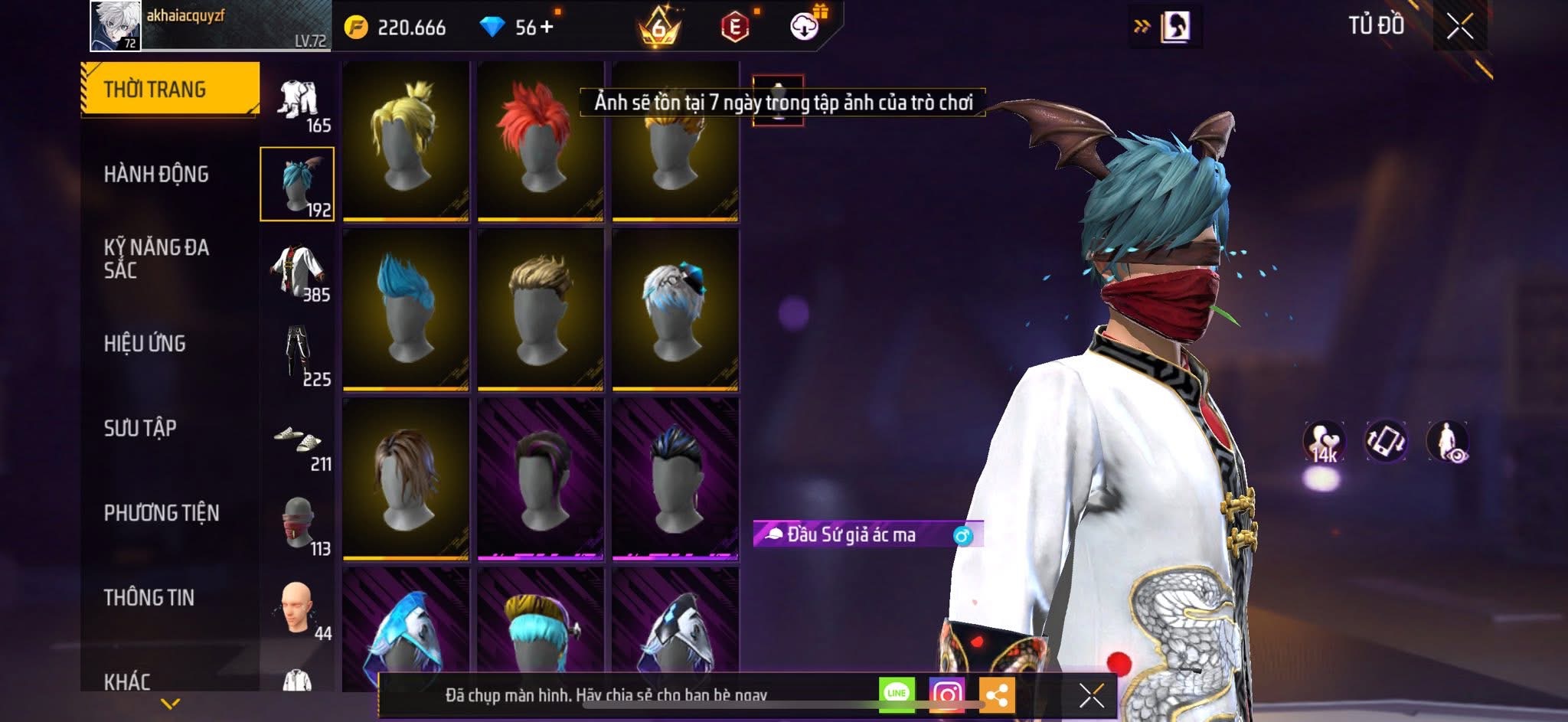Choose the red spiky hairstyle

(x=540, y=141)
